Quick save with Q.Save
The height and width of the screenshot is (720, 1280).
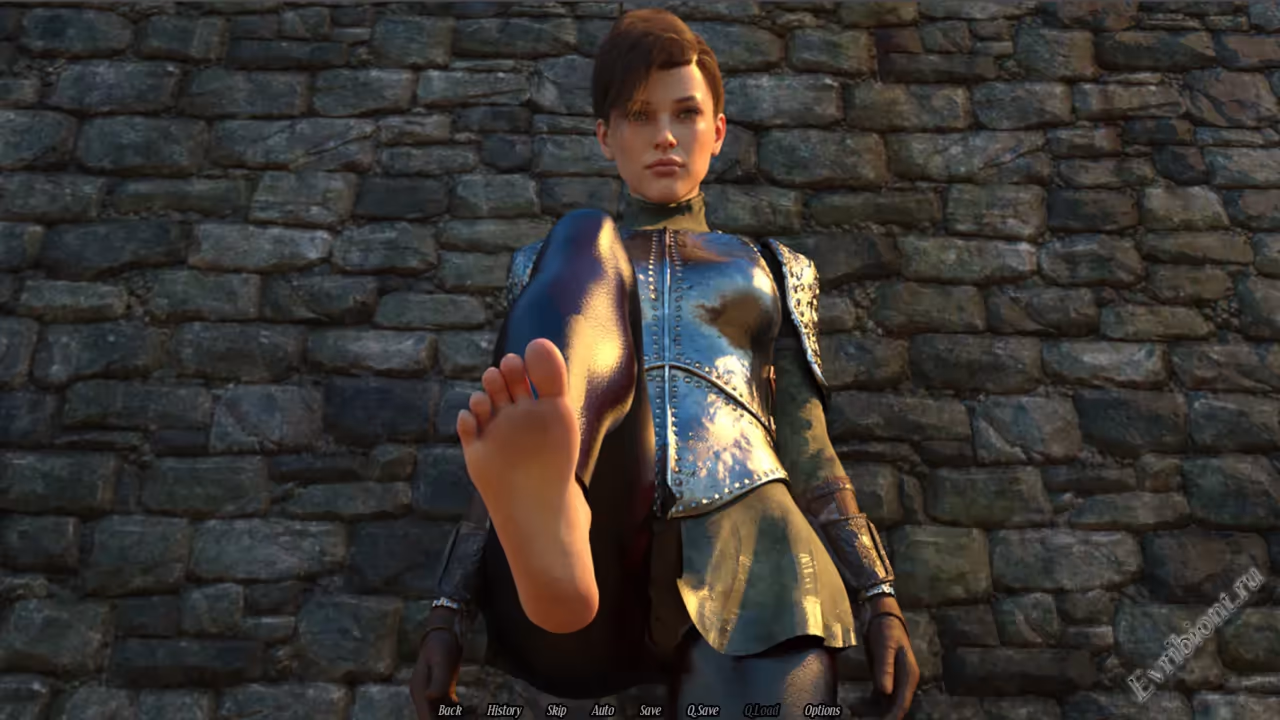pos(702,710)
